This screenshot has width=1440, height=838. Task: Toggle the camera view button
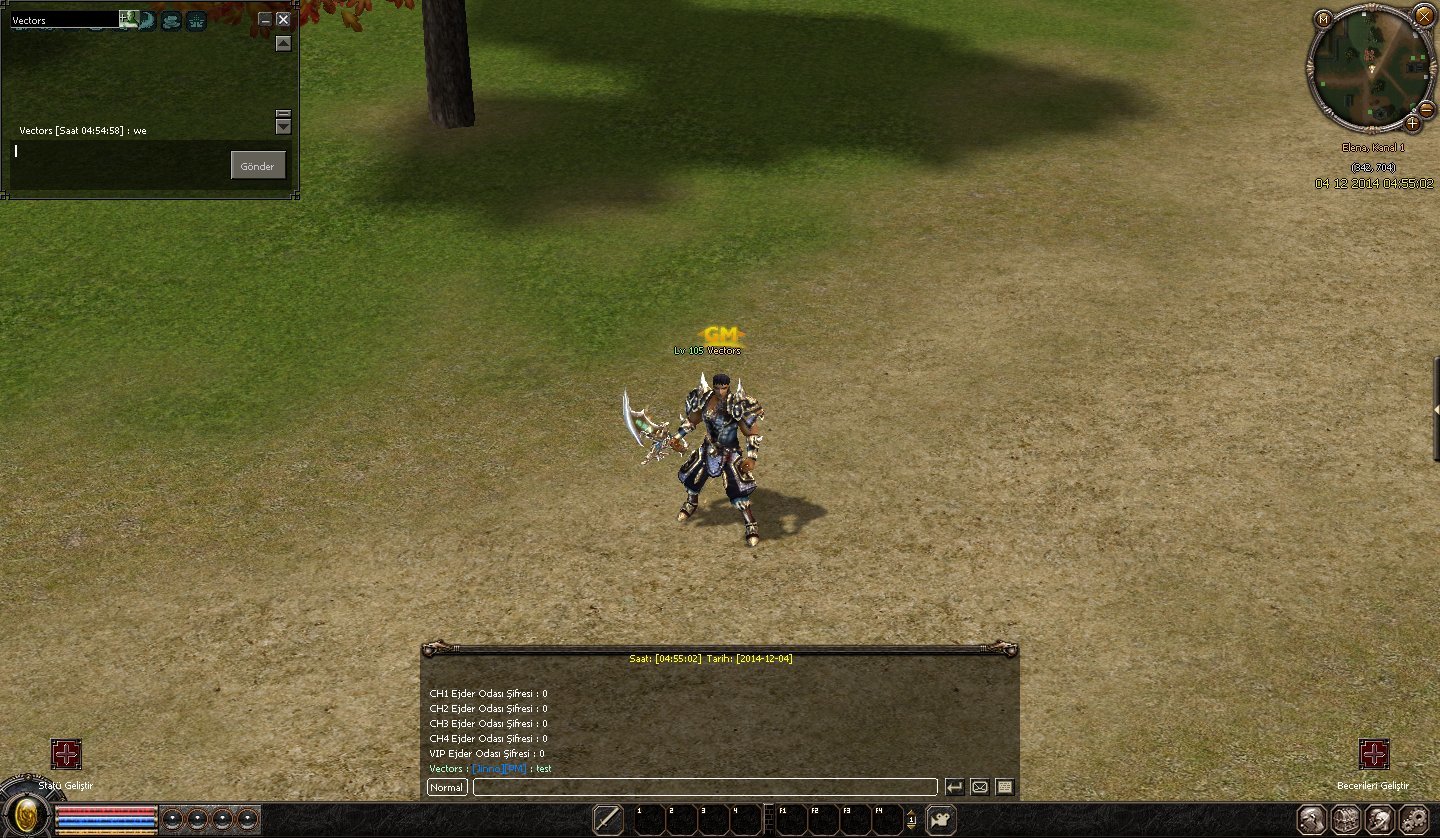[940, 820]
